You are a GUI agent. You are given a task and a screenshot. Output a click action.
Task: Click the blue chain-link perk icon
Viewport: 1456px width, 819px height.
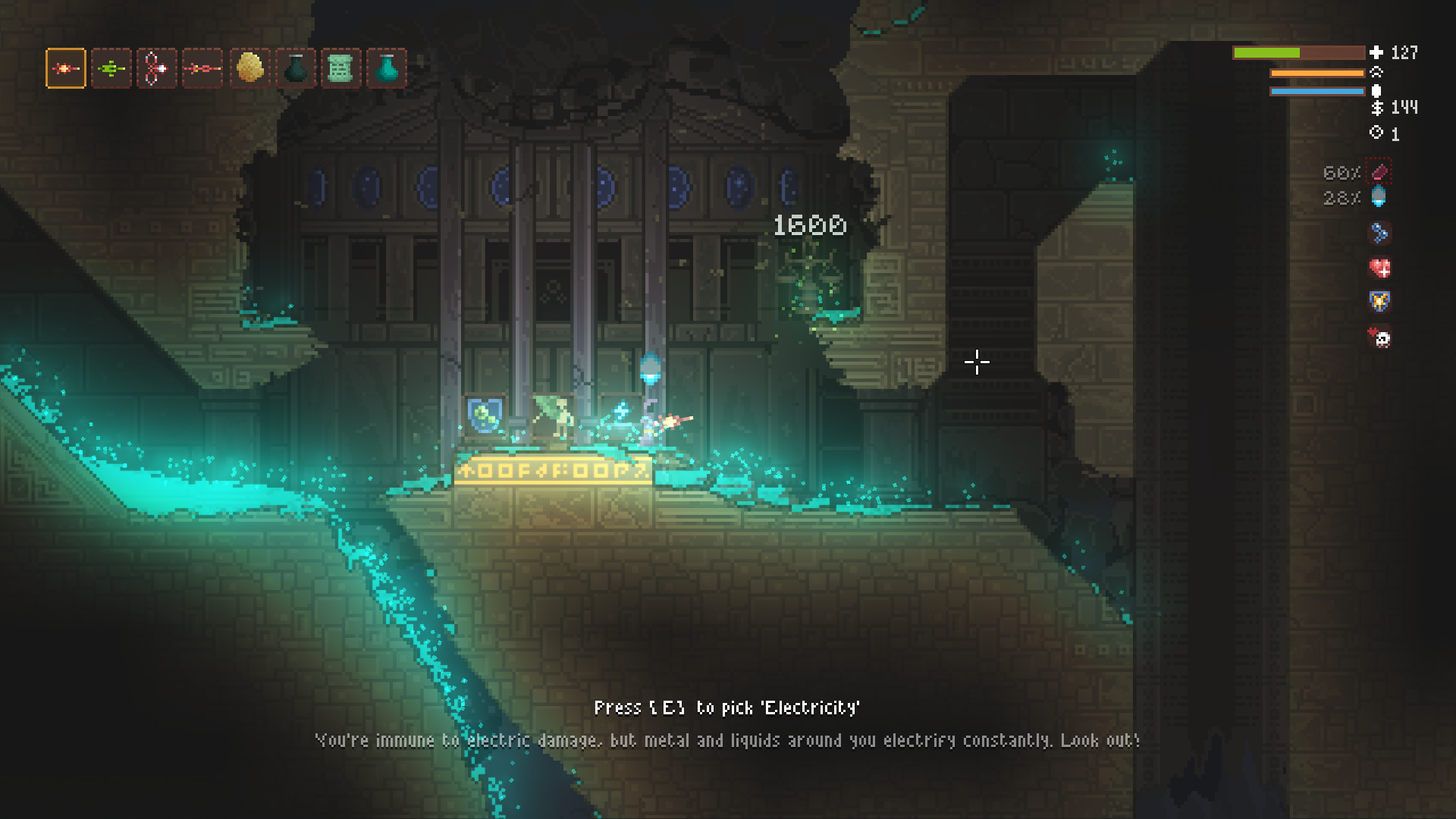tap(1379, 234)
